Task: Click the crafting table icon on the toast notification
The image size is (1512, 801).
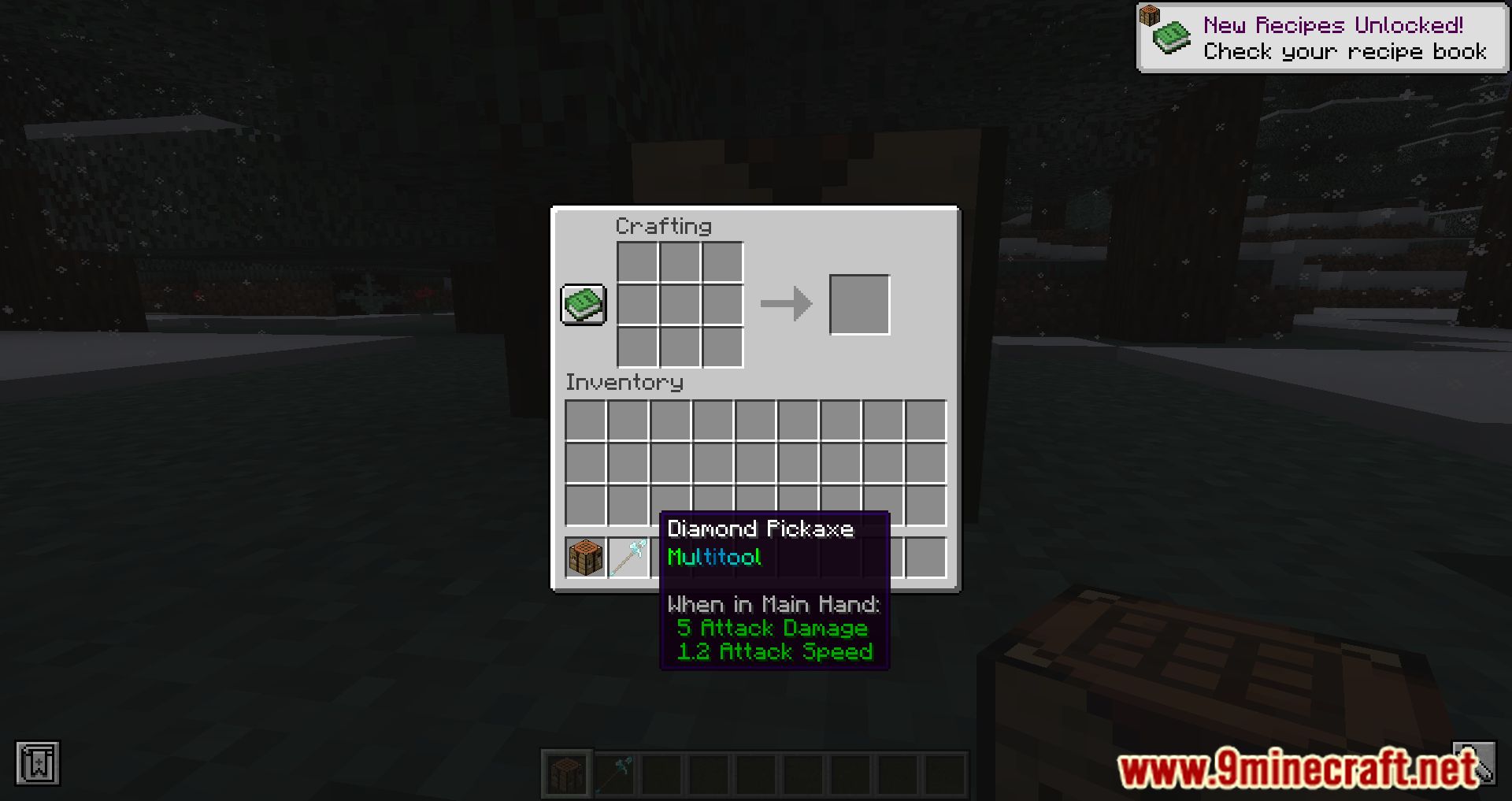Action: click(1149, 17)
